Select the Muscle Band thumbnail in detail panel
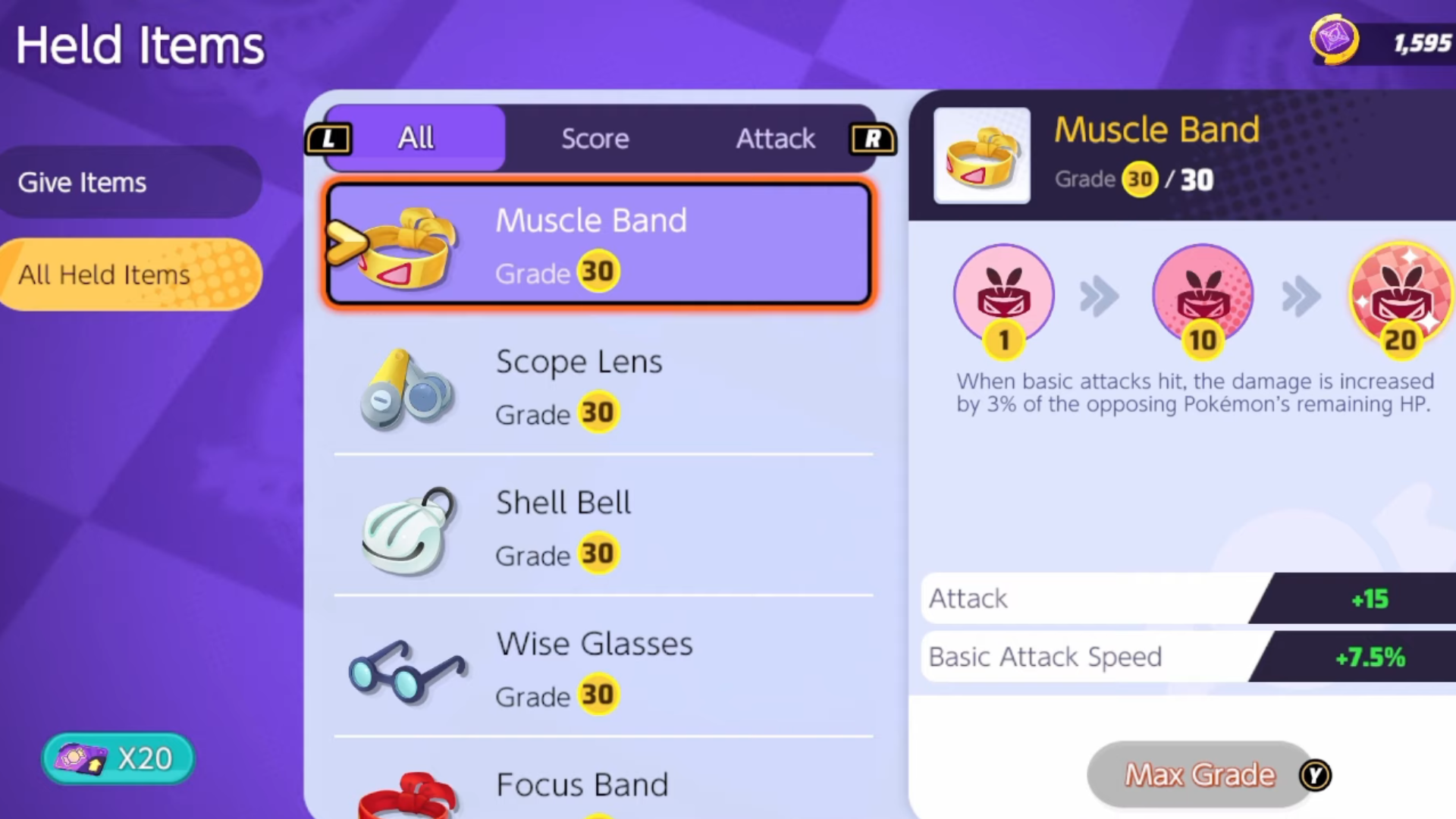The image size is (1456, 819). pyautogui.click(x=982, y=155)
